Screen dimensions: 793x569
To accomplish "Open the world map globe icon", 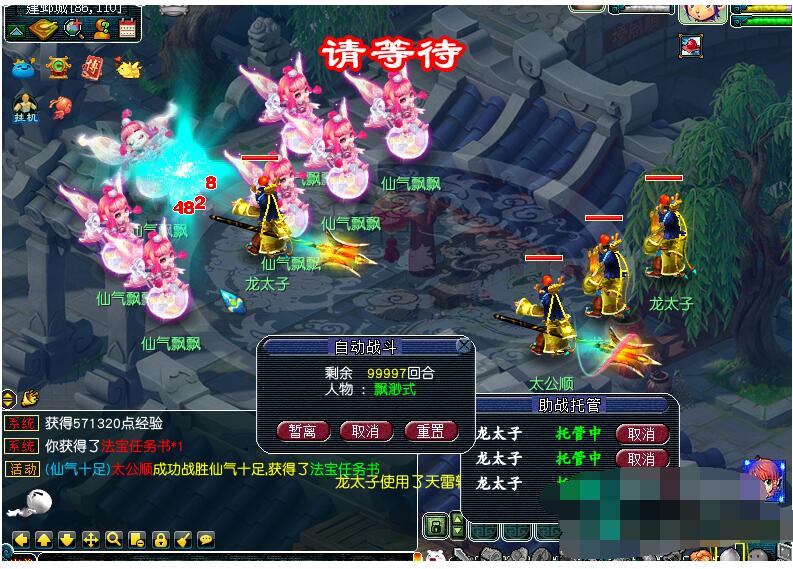I will [x=72, y=28].
